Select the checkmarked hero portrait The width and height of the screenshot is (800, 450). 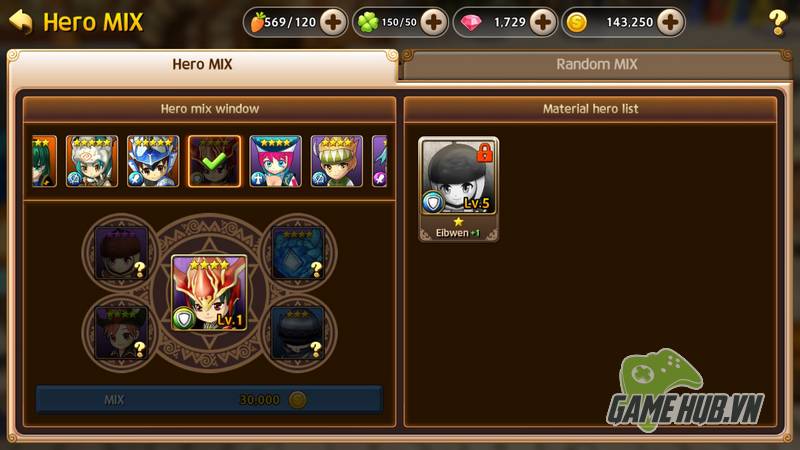click(x=214, y=161)
